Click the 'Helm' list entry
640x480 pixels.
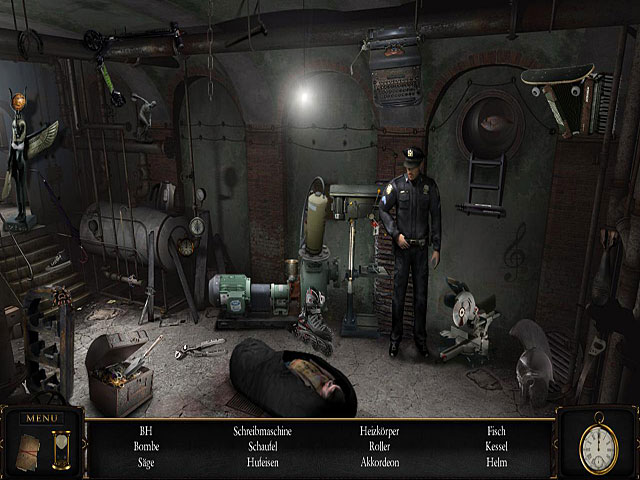[x=497, y=463]
